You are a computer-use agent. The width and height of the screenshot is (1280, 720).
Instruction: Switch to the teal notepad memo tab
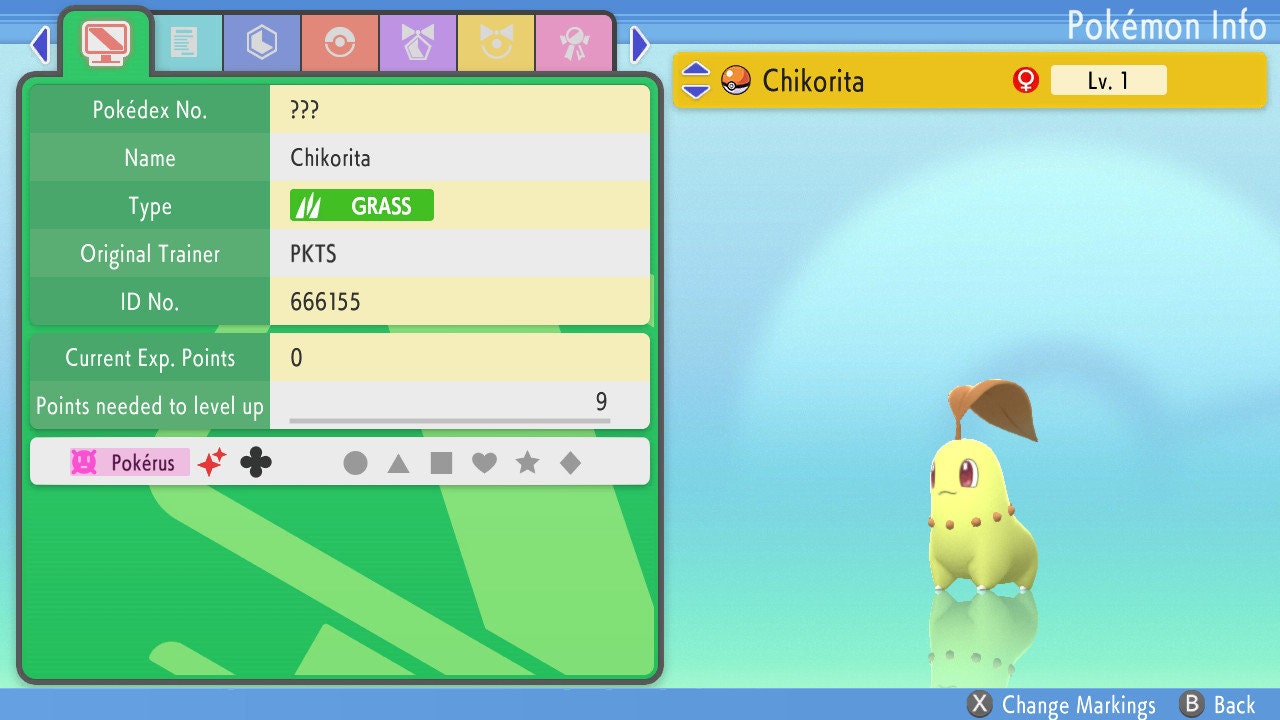[184, 42]
